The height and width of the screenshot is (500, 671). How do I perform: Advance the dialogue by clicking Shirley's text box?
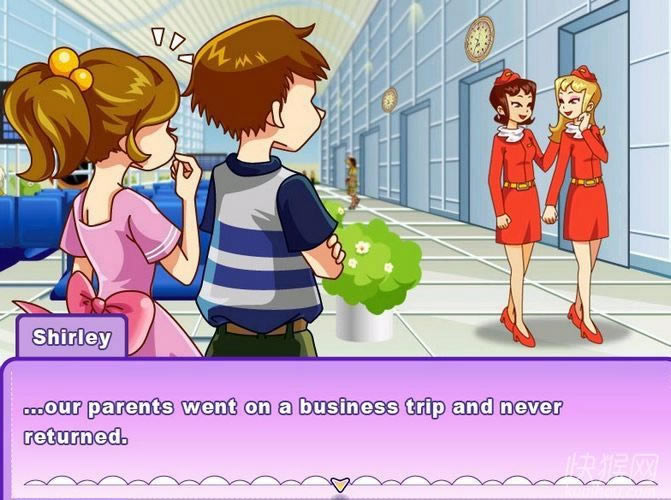coord(335,422)
